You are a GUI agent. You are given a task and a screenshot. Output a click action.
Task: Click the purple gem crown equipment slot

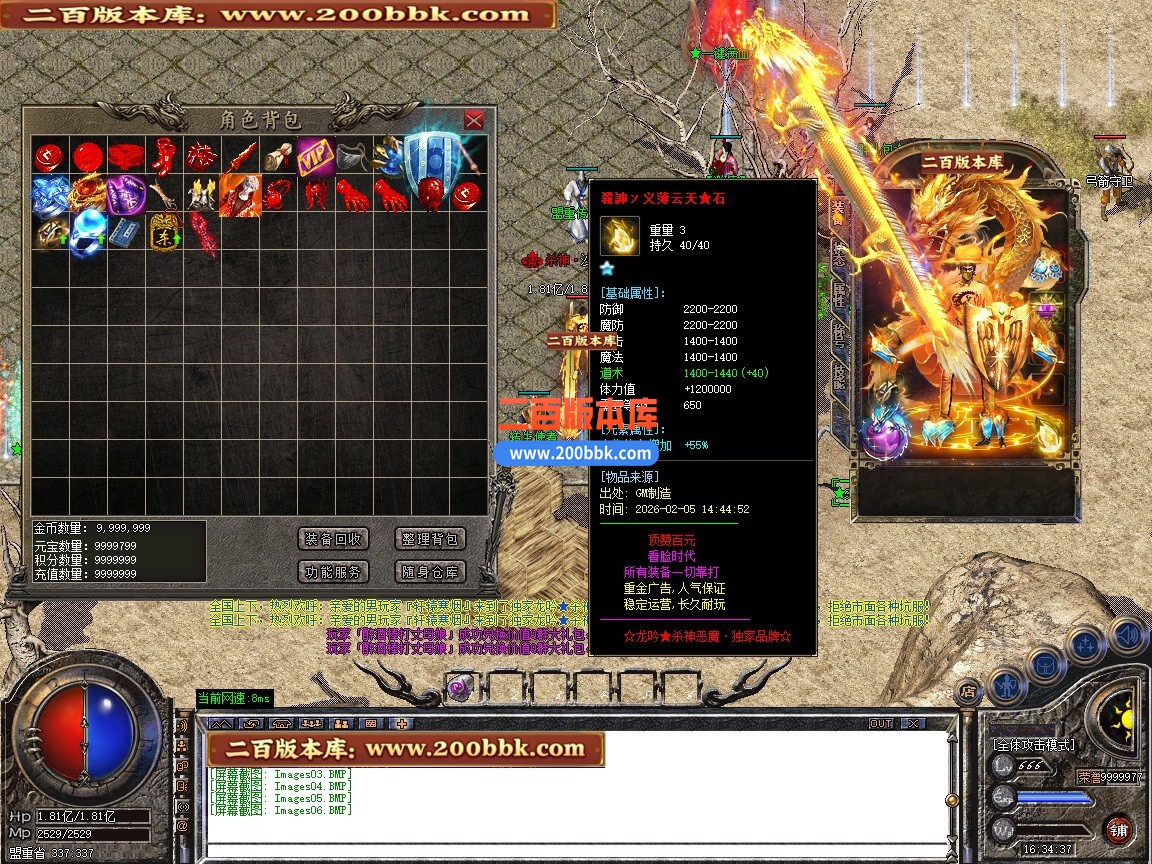tap(1048, 309)
